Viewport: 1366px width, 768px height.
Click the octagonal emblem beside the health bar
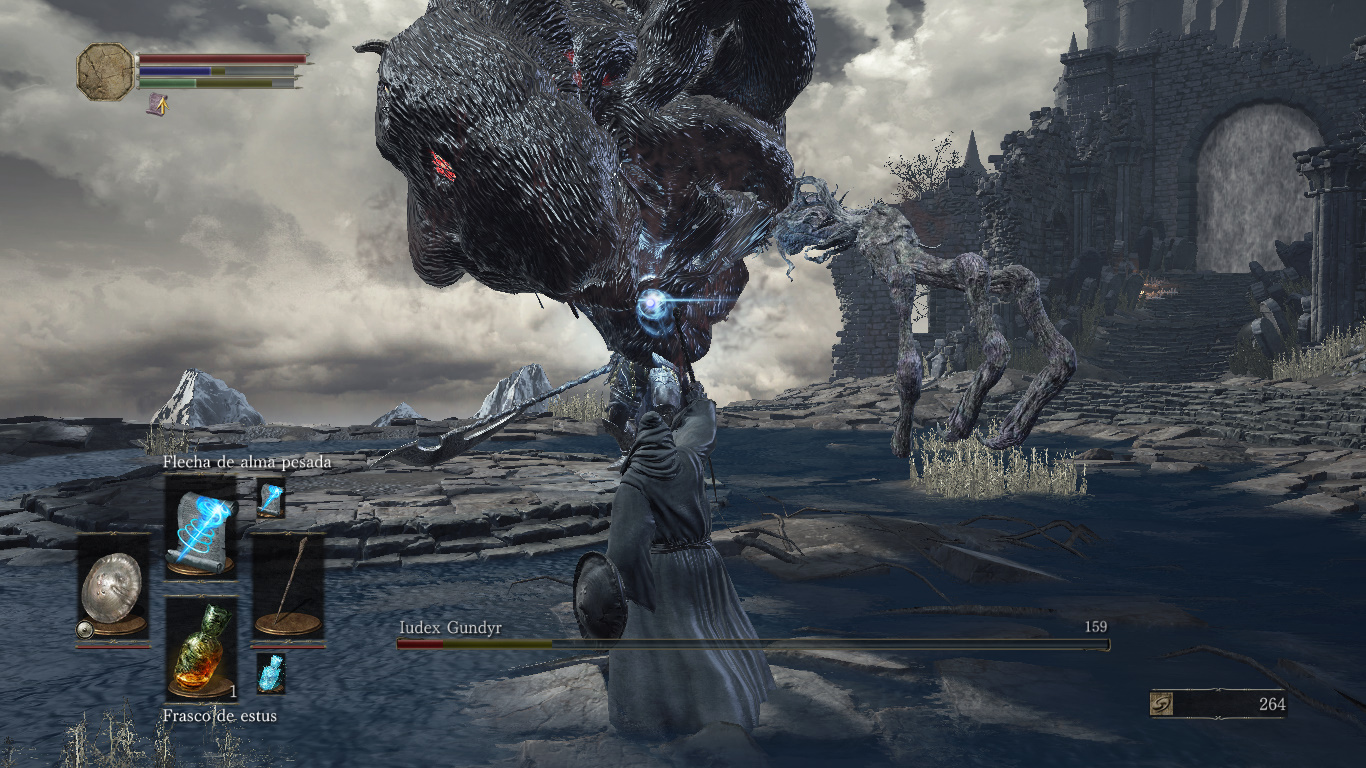pyautogui.click(x=105, y=71)
